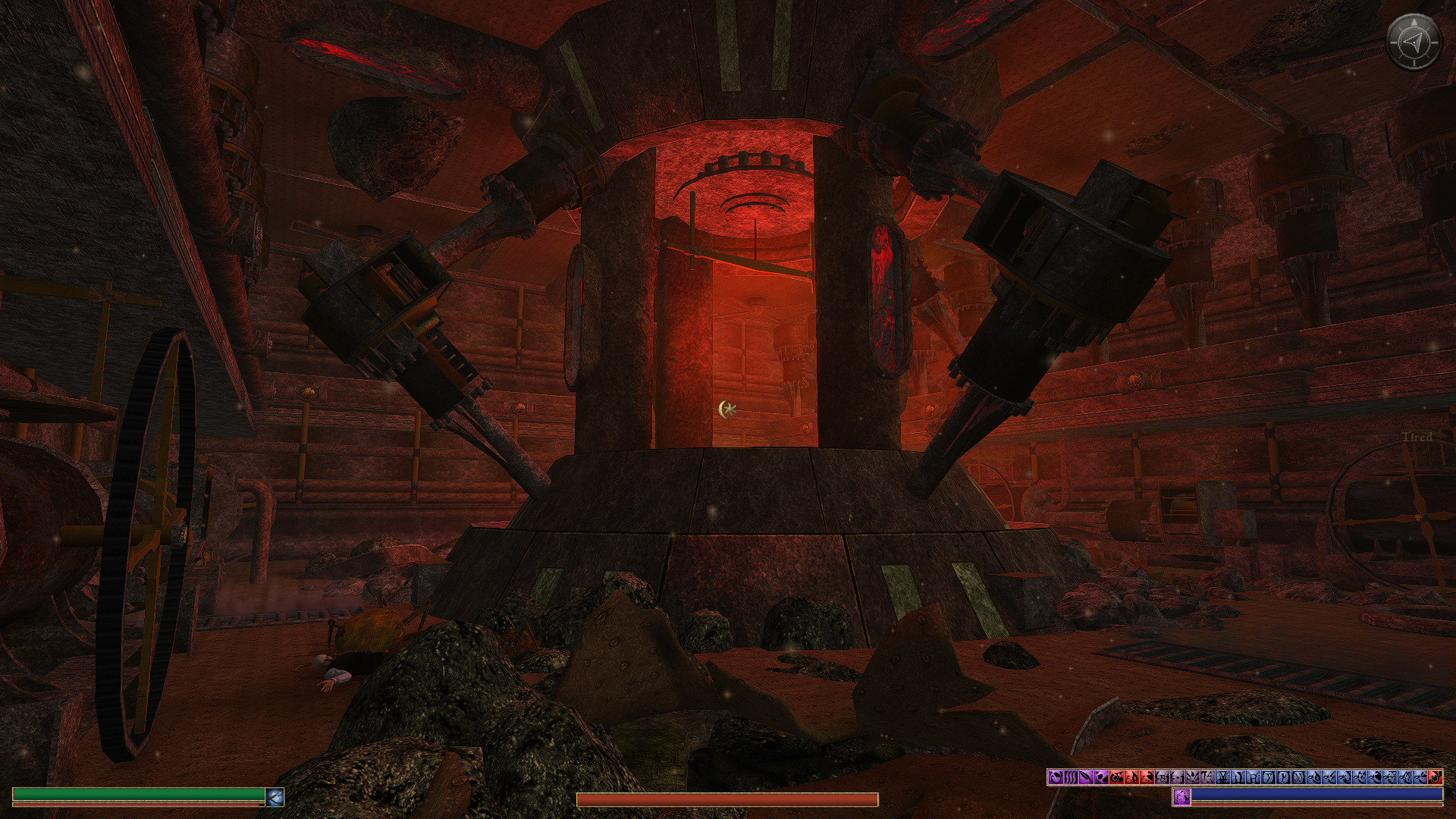
Task: Inspect the last red effect icon
Action: 1435,777
